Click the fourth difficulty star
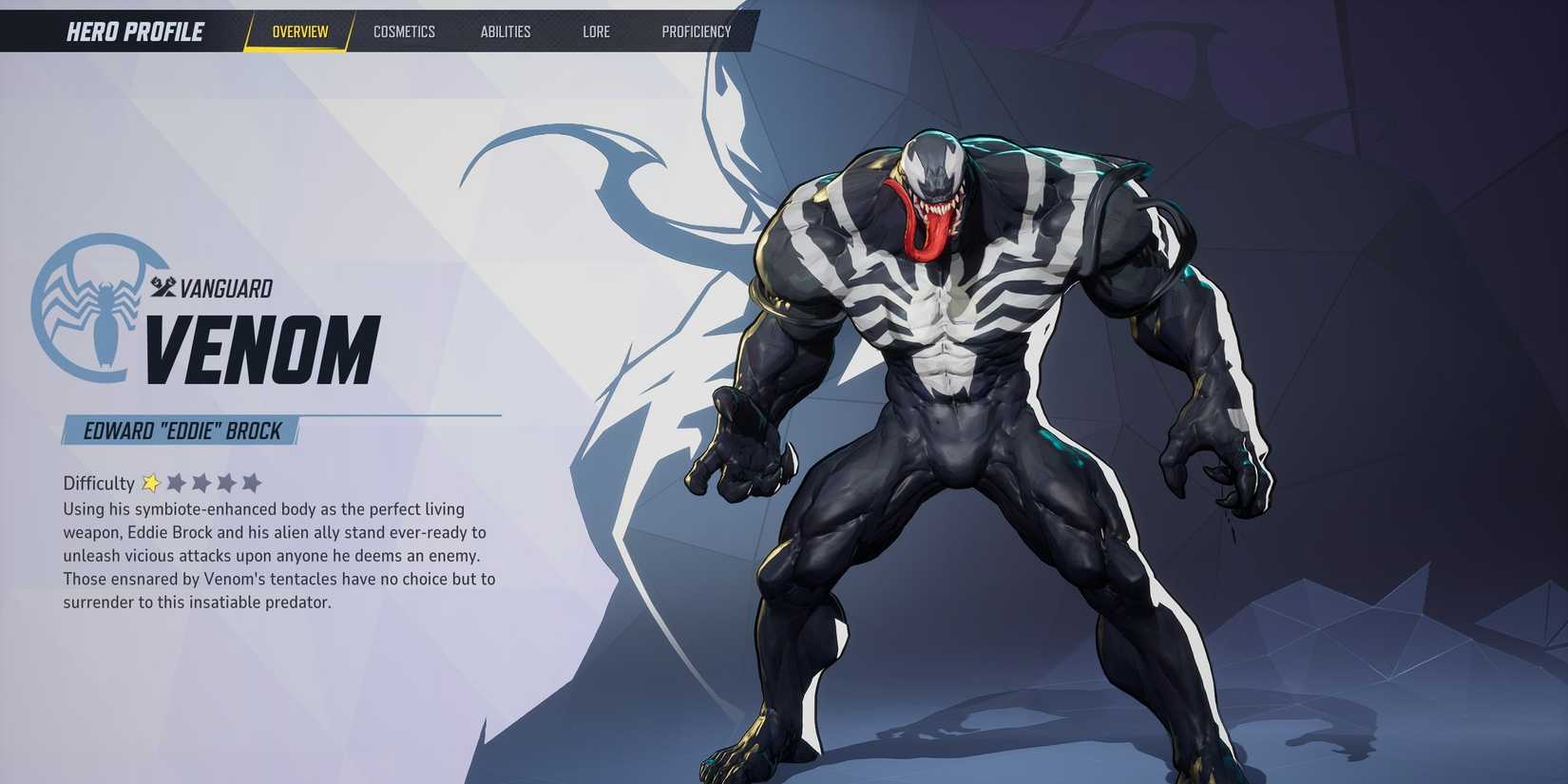Viewport: 1568px width, 784px height. [228, 483]
